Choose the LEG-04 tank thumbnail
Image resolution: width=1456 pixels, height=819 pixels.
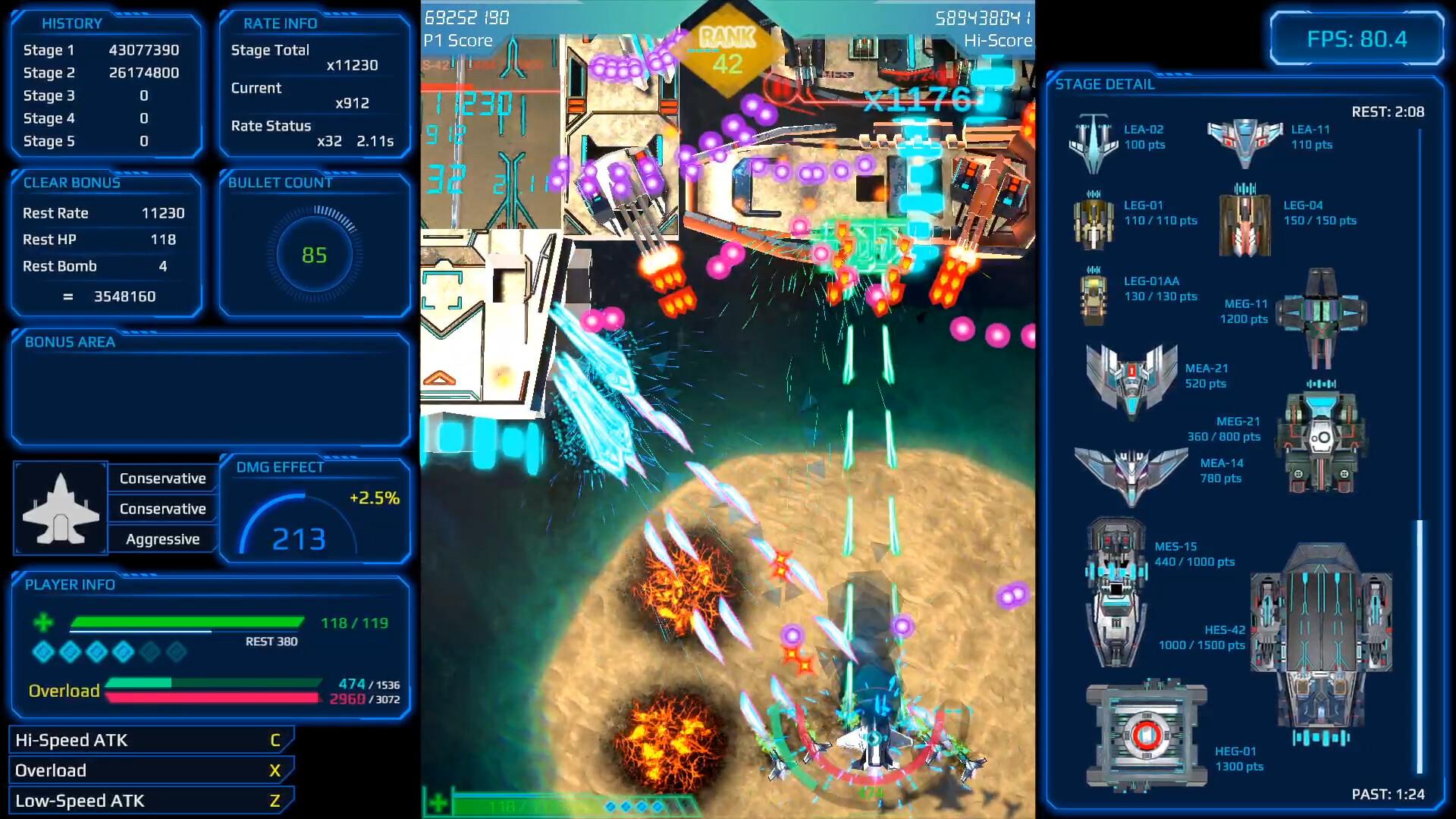click(1244, 221)
